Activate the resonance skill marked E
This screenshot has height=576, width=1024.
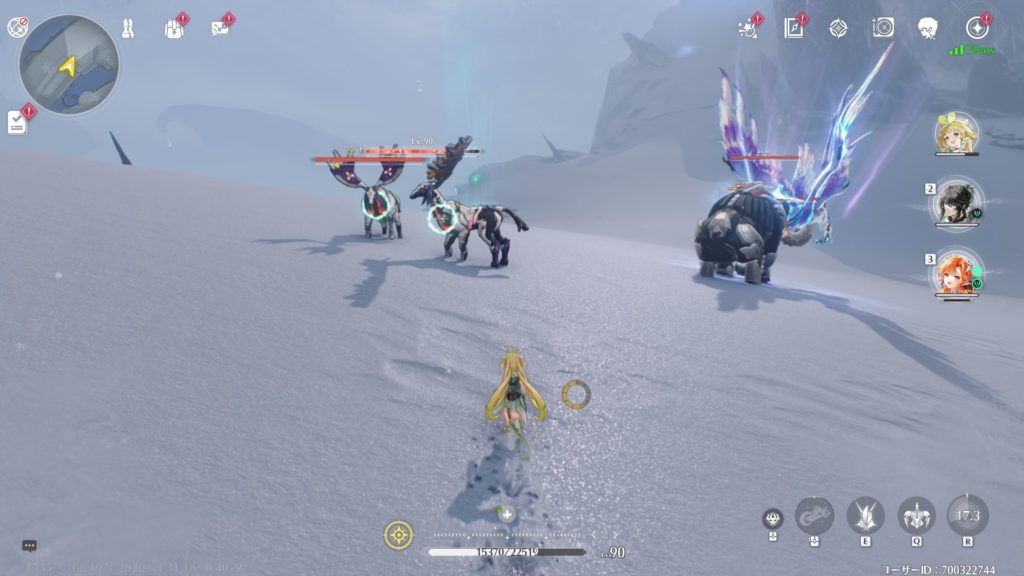[x=865, y=515]
